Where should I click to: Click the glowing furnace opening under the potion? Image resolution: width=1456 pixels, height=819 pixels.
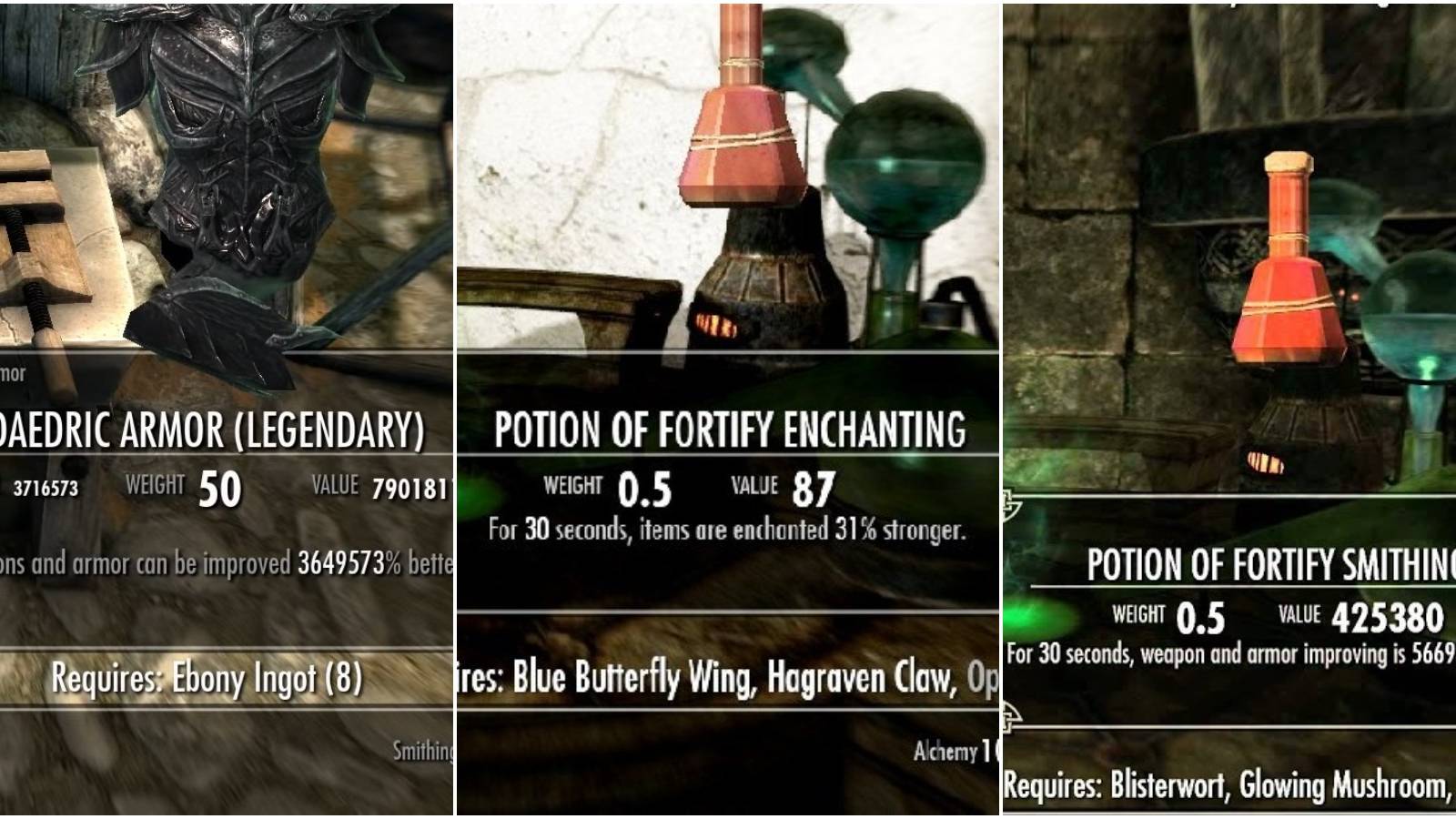(x=714, y=323)
